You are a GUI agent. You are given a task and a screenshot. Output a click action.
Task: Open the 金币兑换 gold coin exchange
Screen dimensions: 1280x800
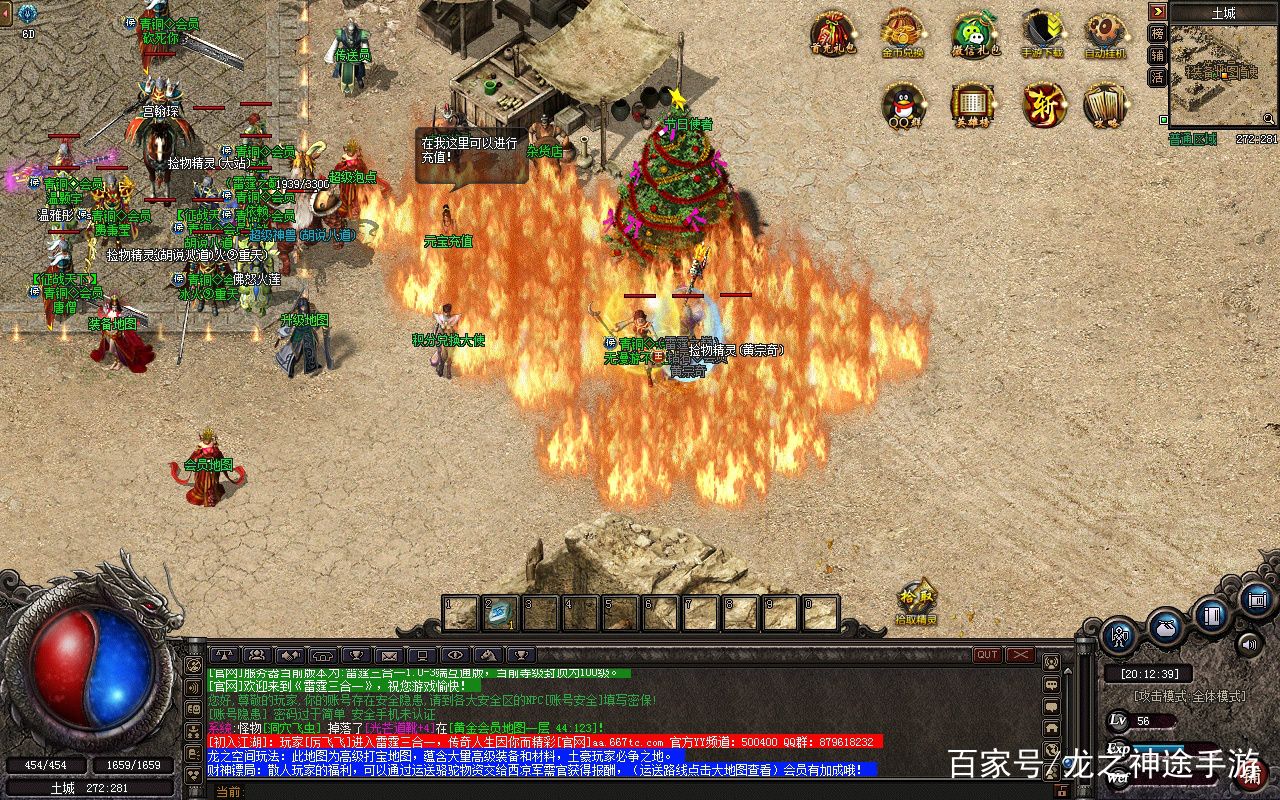(x=902, y=32)
